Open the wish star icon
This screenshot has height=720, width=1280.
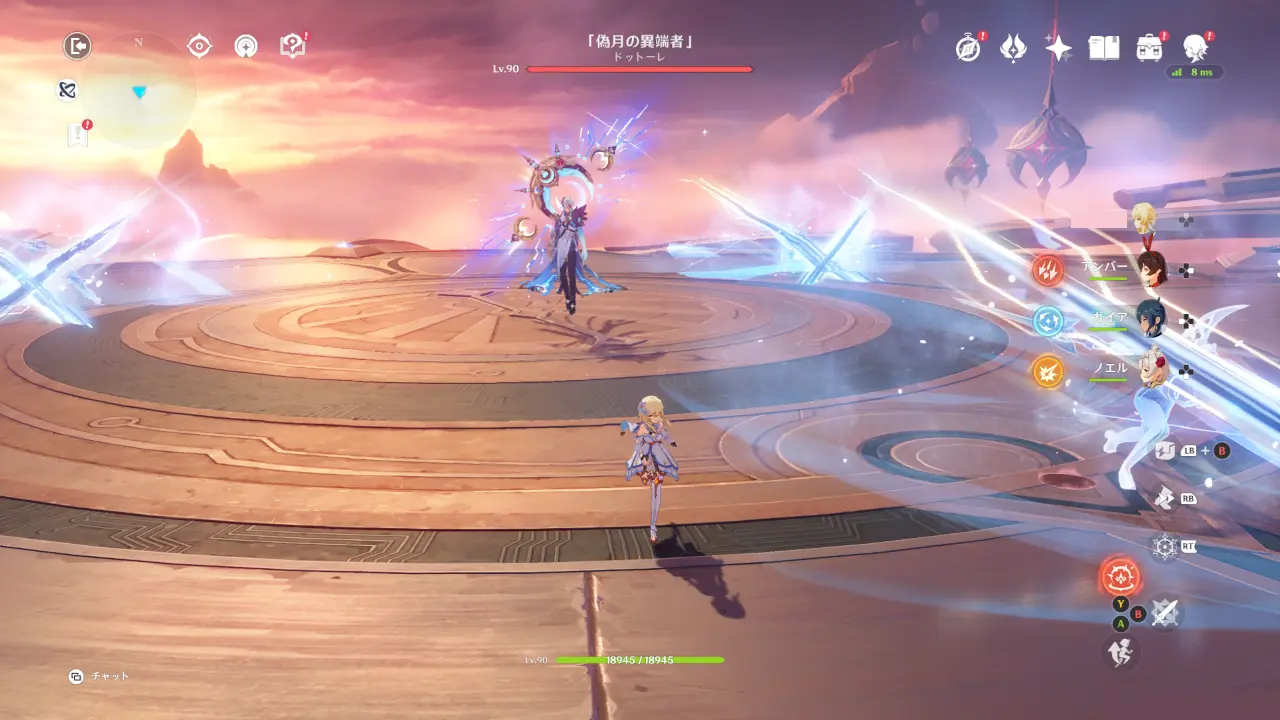[x=1058, y=47]
